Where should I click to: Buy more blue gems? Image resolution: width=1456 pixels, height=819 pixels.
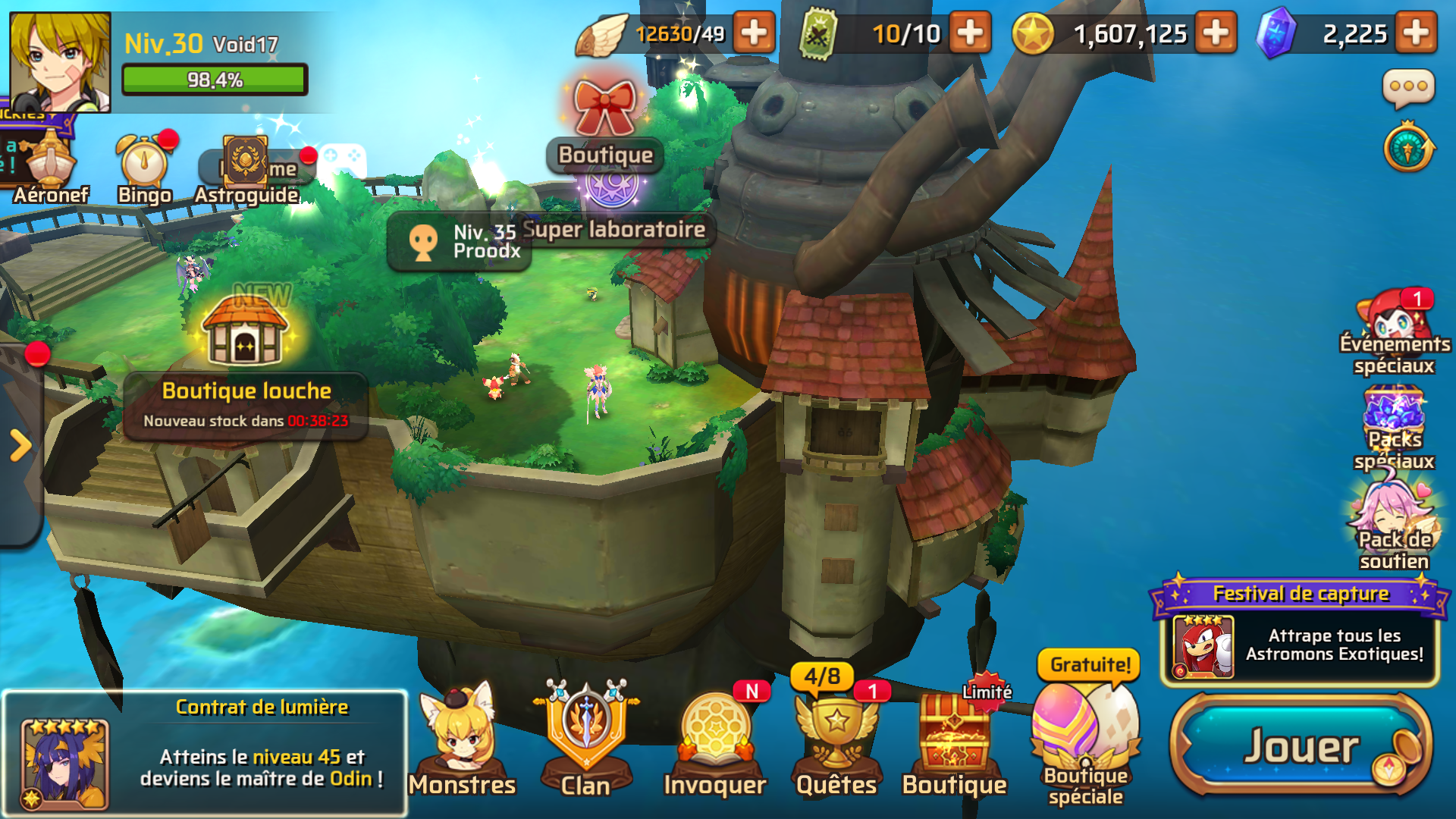point(1416,33)
